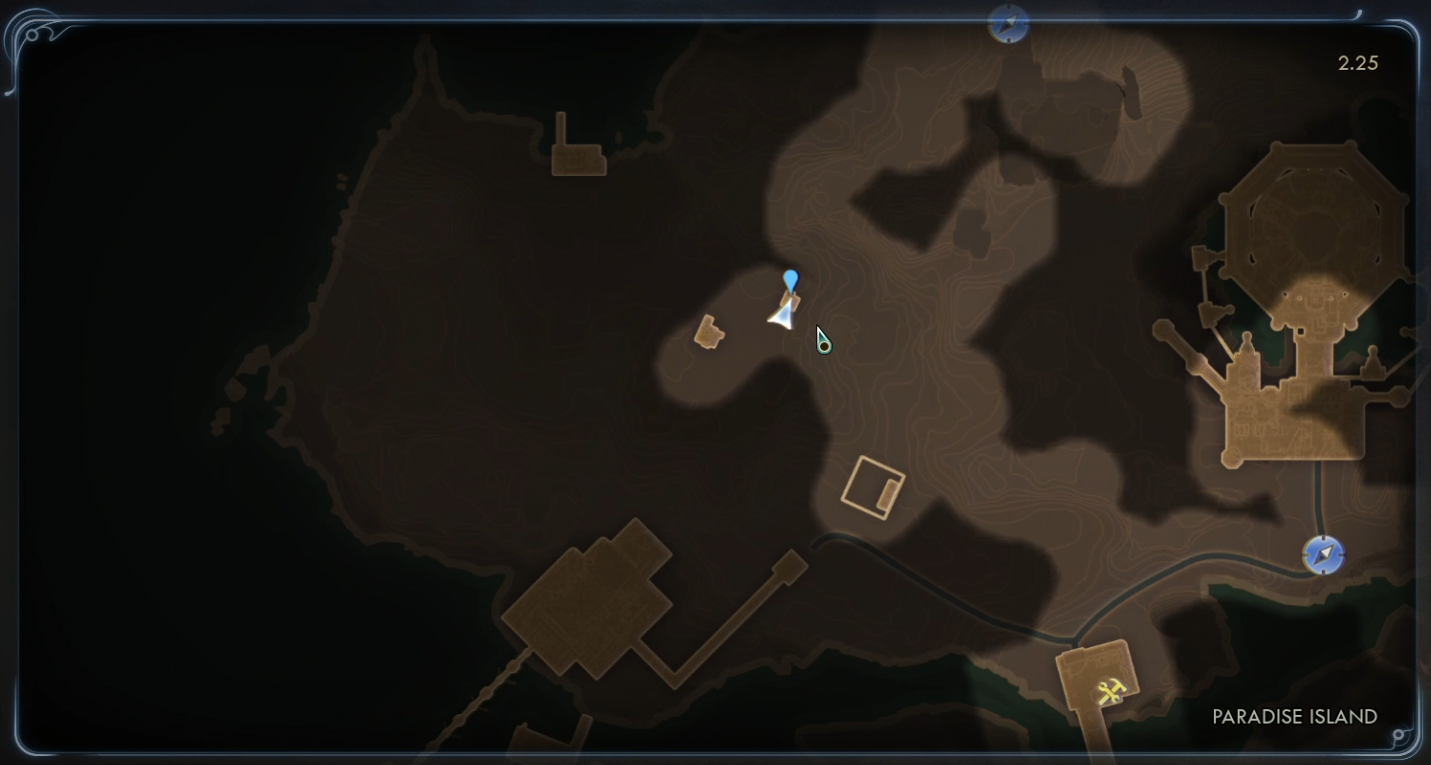Choose the compass marker on the fortress road
The image size is (1431, 765).
(1323, 555)
